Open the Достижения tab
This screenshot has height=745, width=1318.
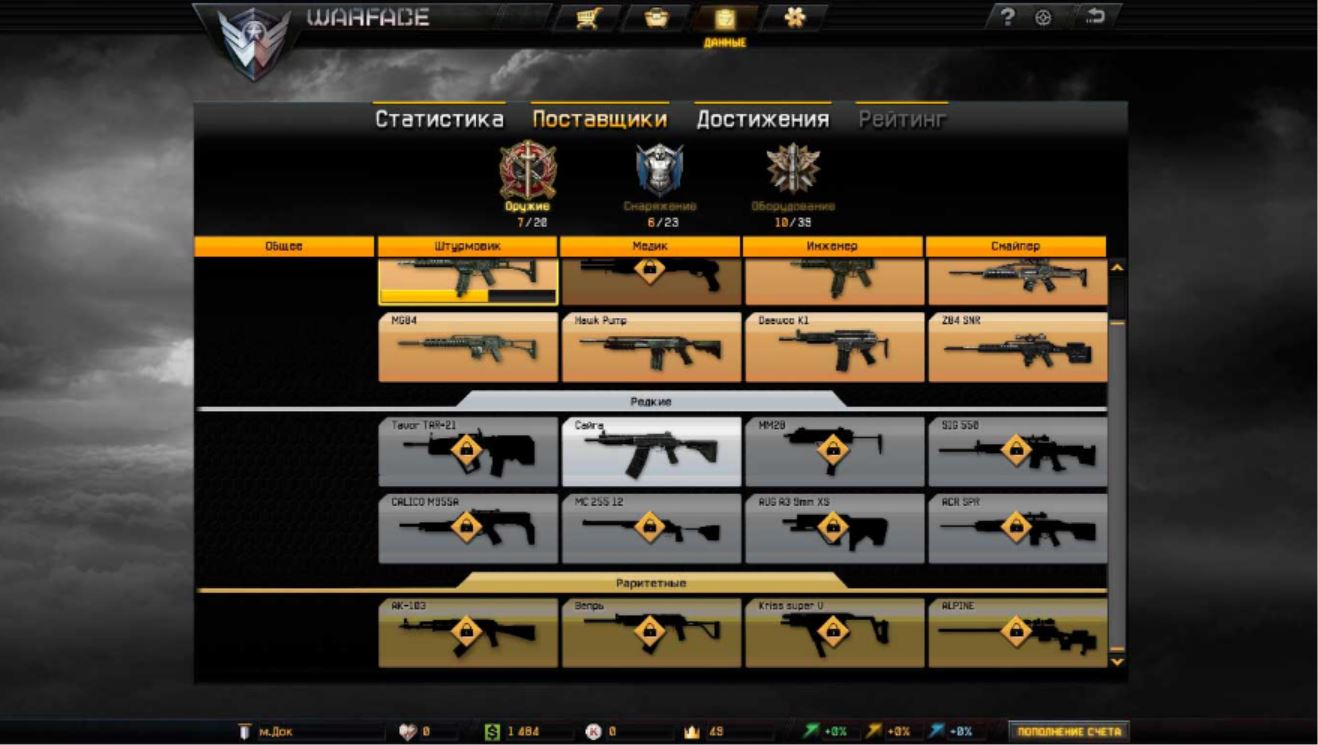(x=762, y=119)
